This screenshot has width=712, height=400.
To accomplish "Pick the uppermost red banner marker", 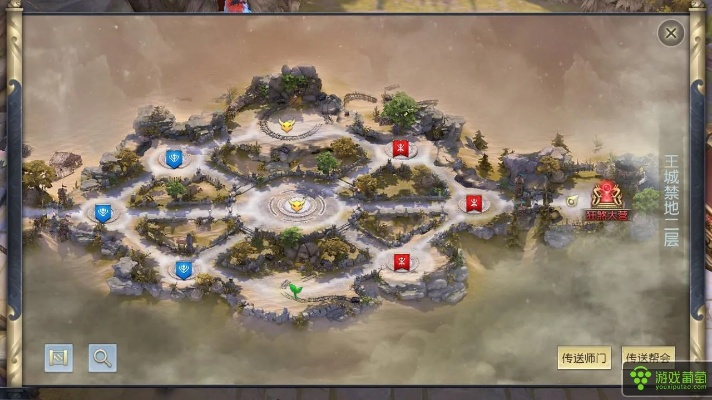I will coord(400,150).
